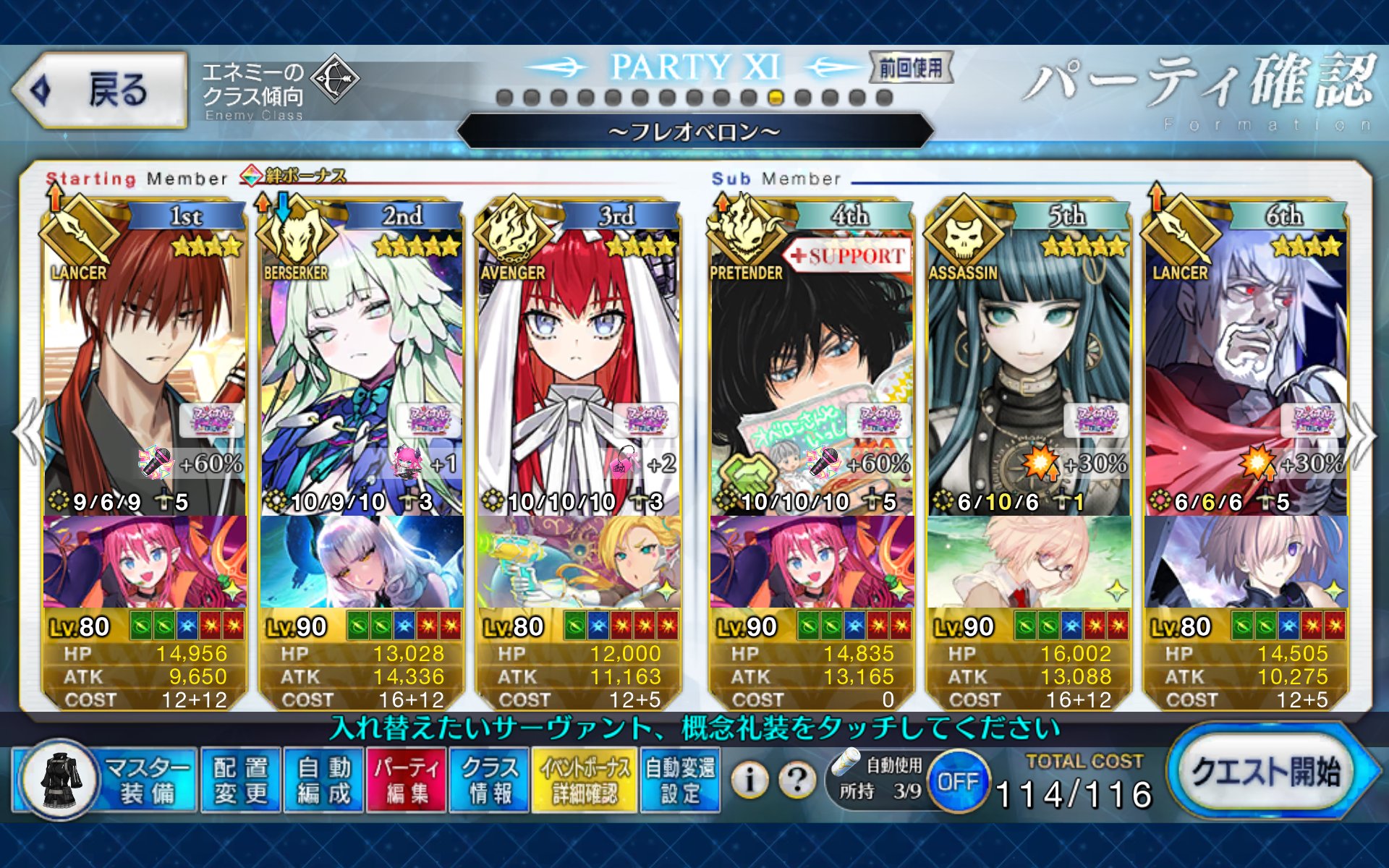Click the round info 'i' icon

point(749,780)
